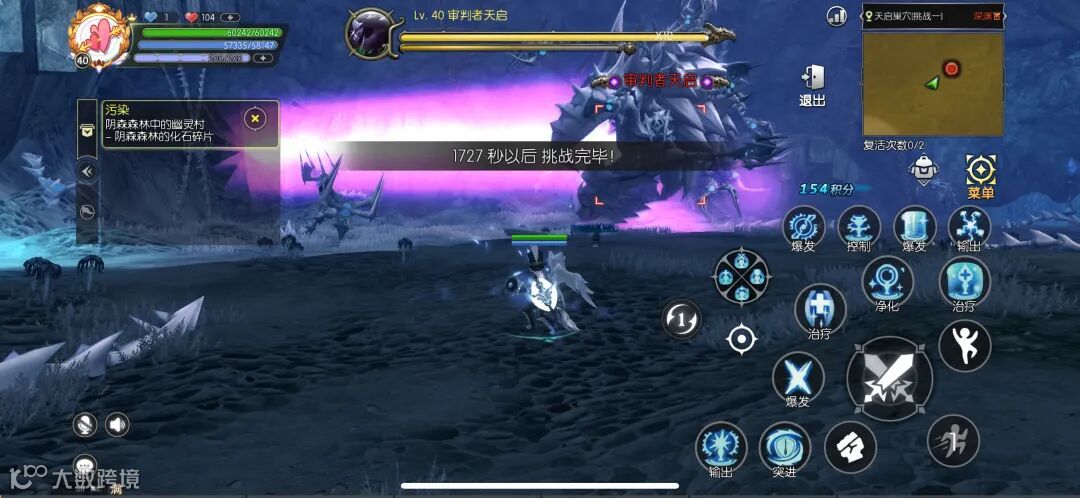Click the minimap of 天启巢穴
Viewport: 1080px width, 498px height.
pos(933,82)
